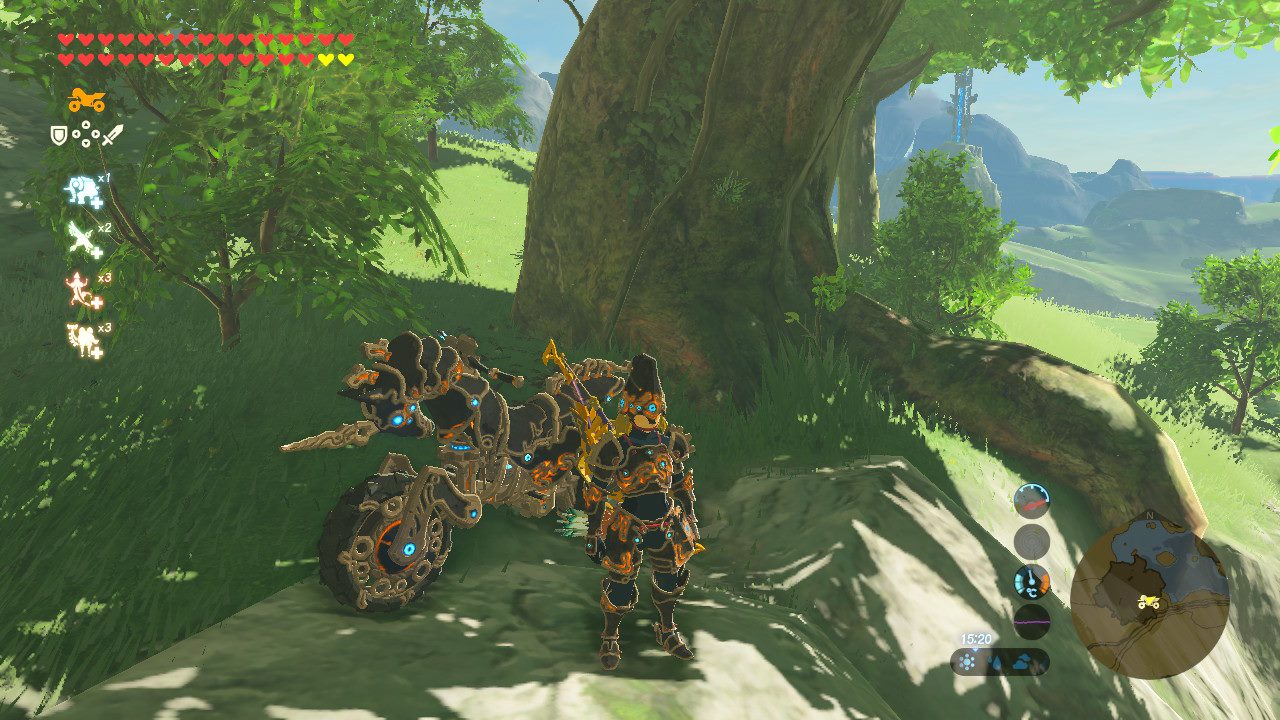
Task: Activate the Revali's Gale bird icon
Action: pos(81,240)
